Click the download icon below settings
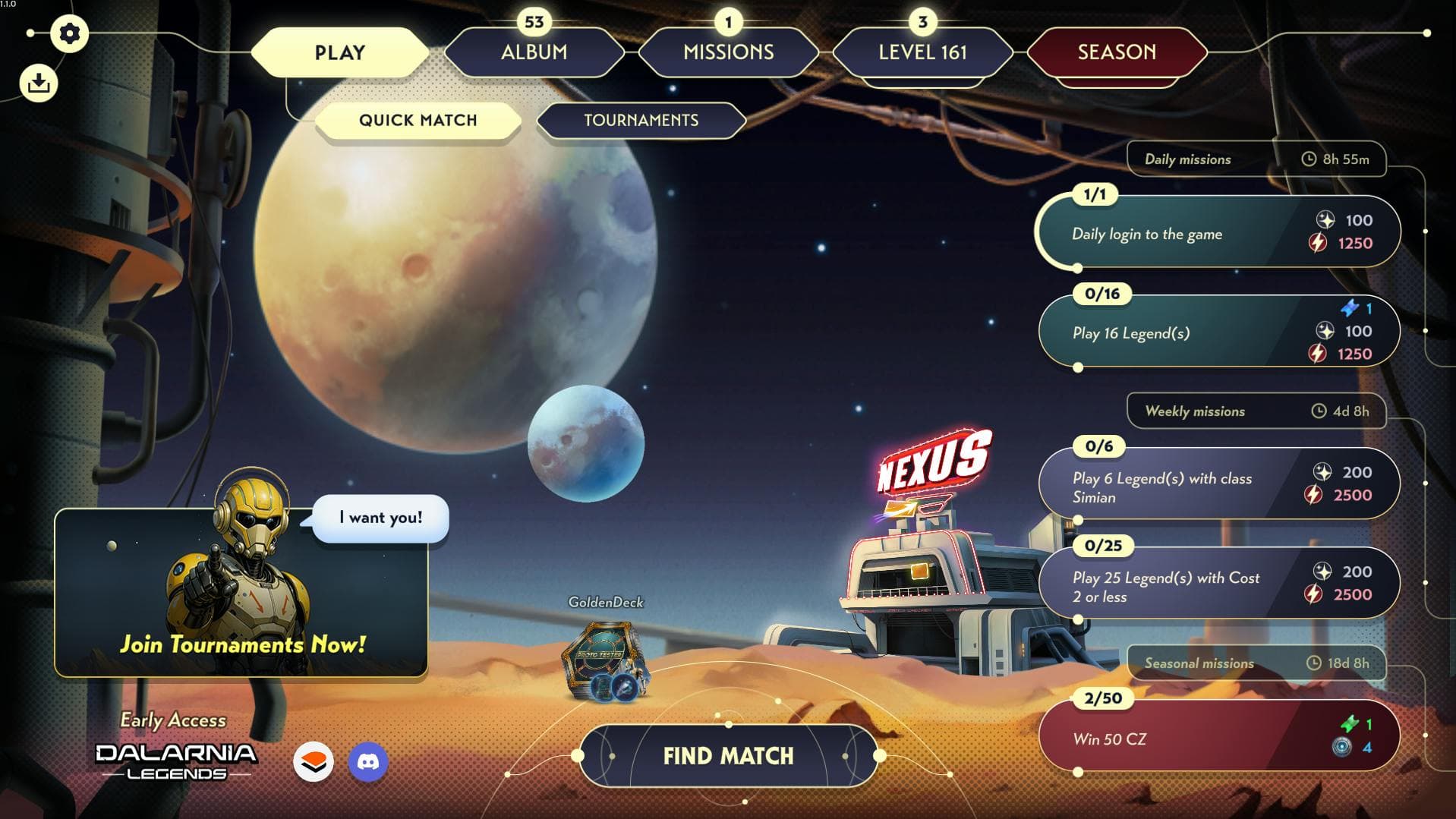Viewport: 1456px width, 819px height. (x=38, y=82)
